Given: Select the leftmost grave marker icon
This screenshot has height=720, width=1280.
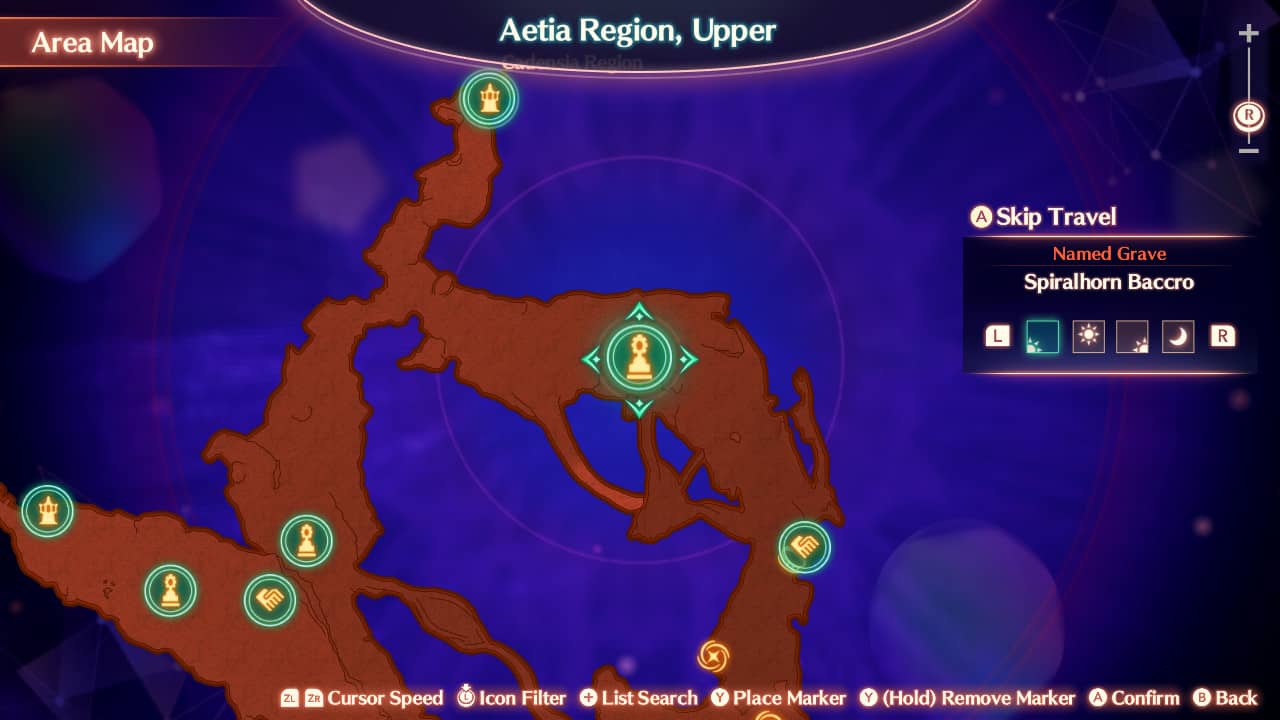Looking at the screenshot, I should (x=170, y=590).
